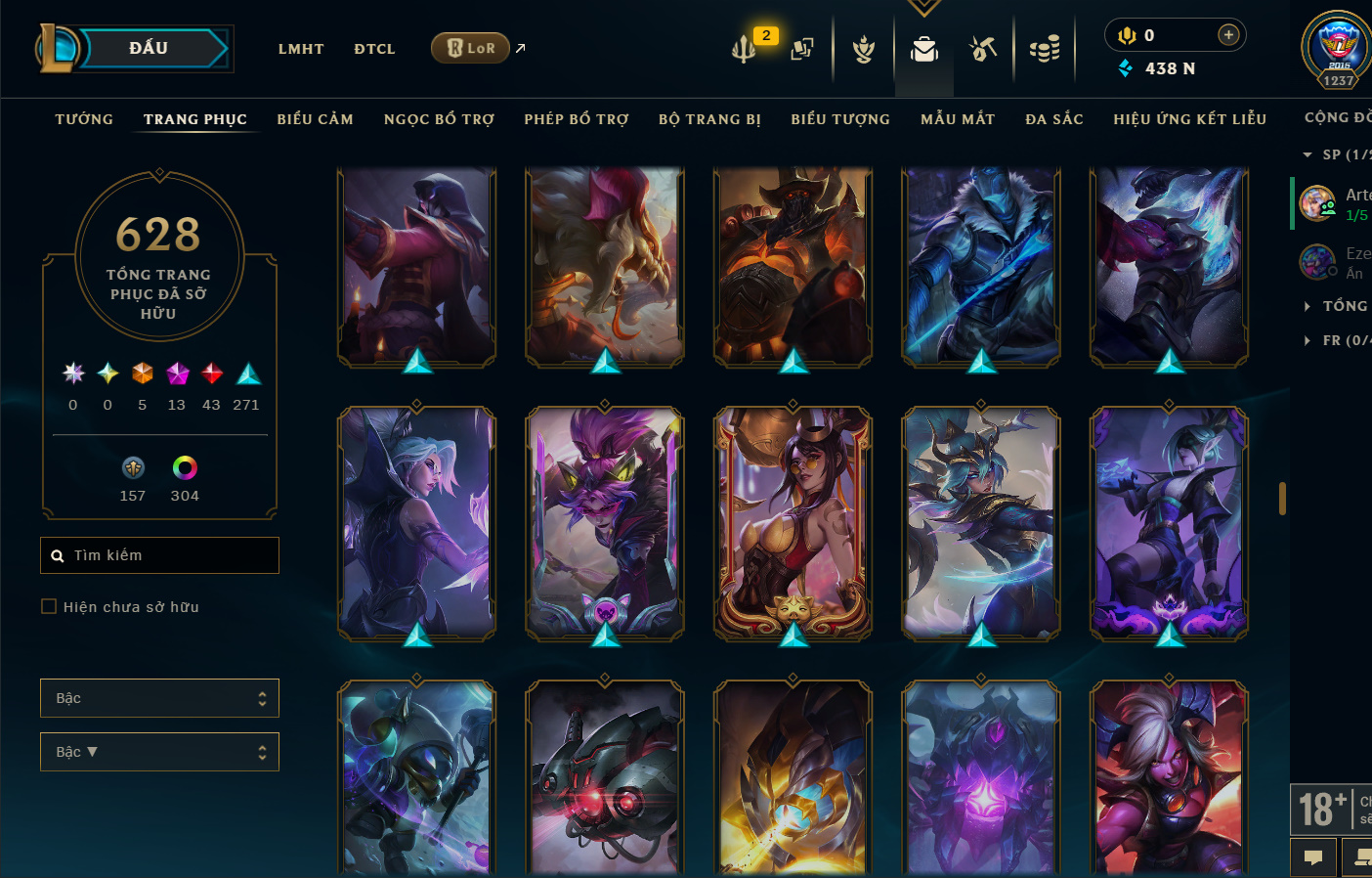Switch to the ĐTCL tab

(x=374, y=49)
